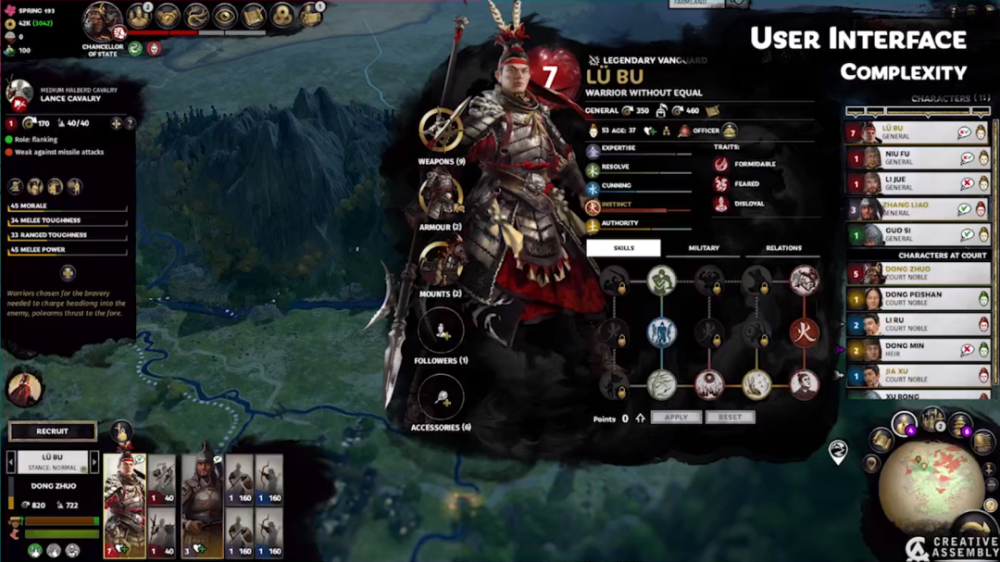
Task: Click the faction leader portrait at top
Action: coord(102,21)
